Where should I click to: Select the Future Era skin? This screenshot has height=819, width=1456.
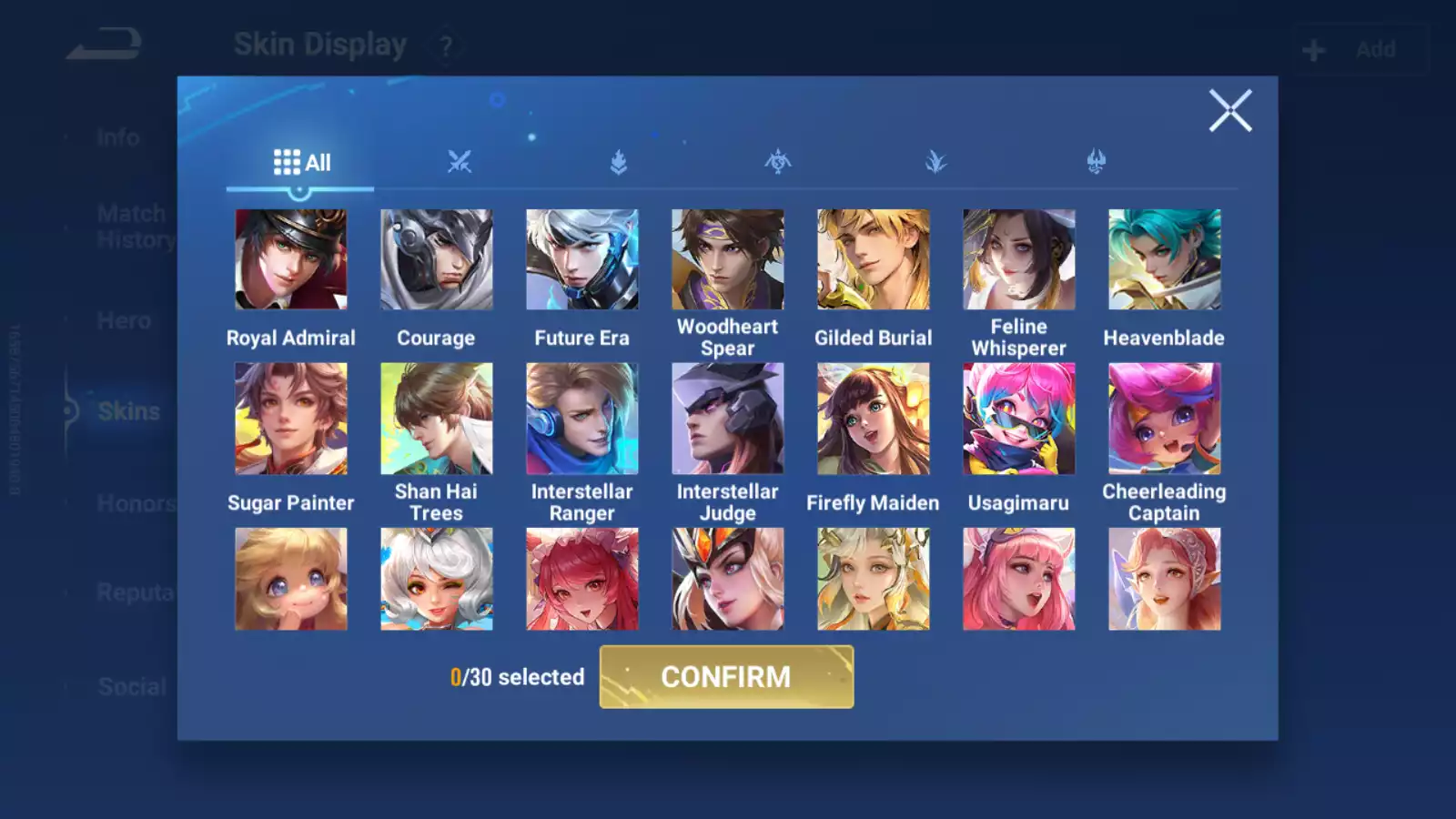(x=582, y=259)
